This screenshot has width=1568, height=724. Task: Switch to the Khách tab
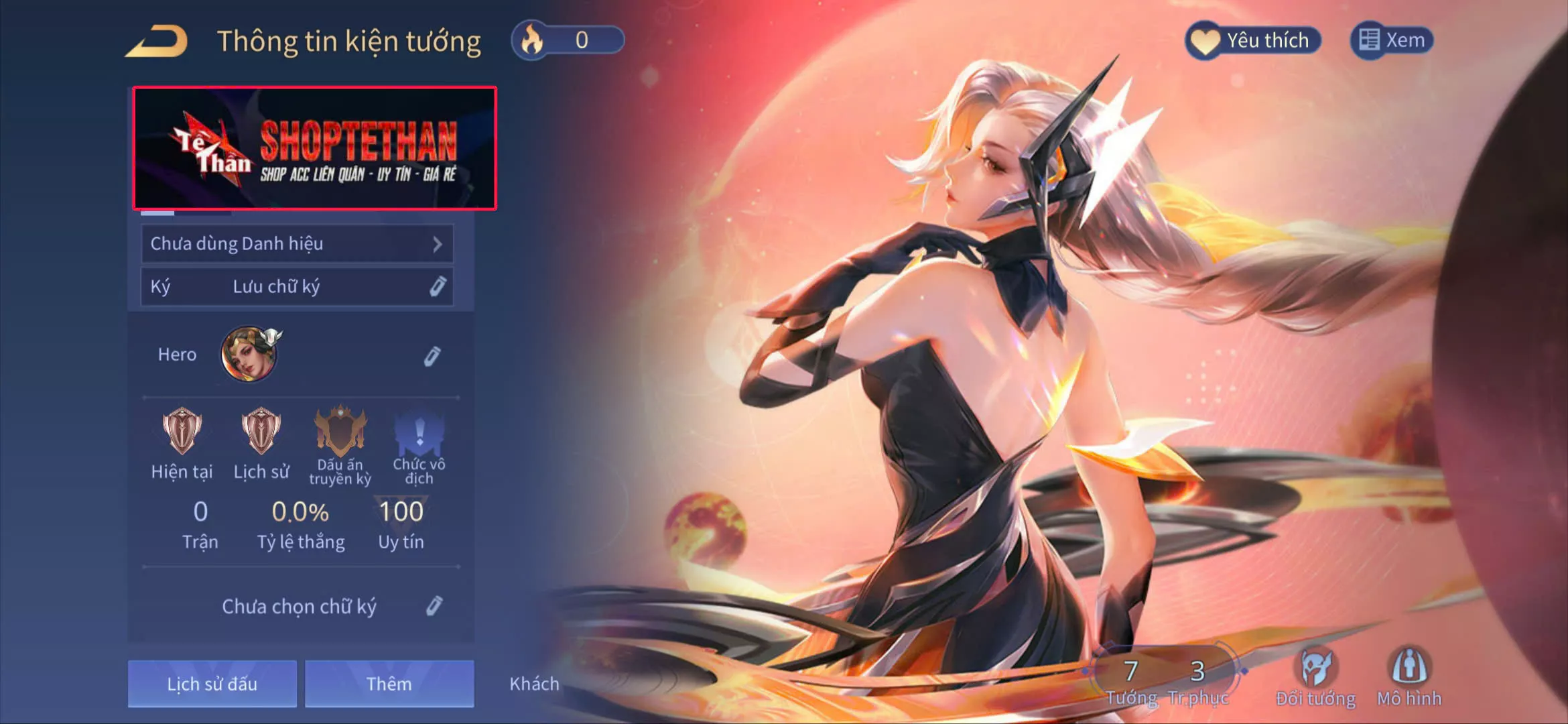534,684
